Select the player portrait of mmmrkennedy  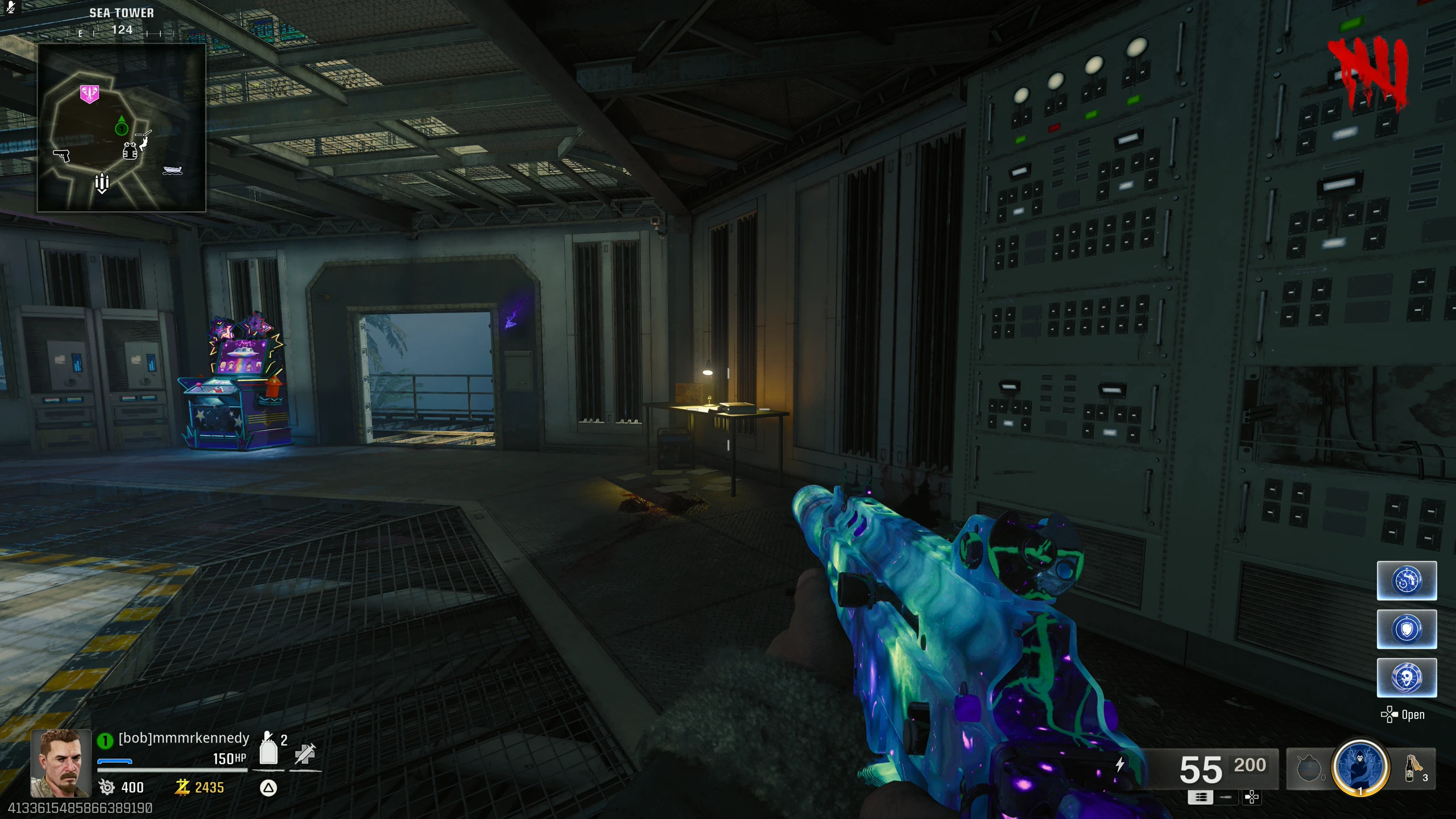[x=61, y=763]
